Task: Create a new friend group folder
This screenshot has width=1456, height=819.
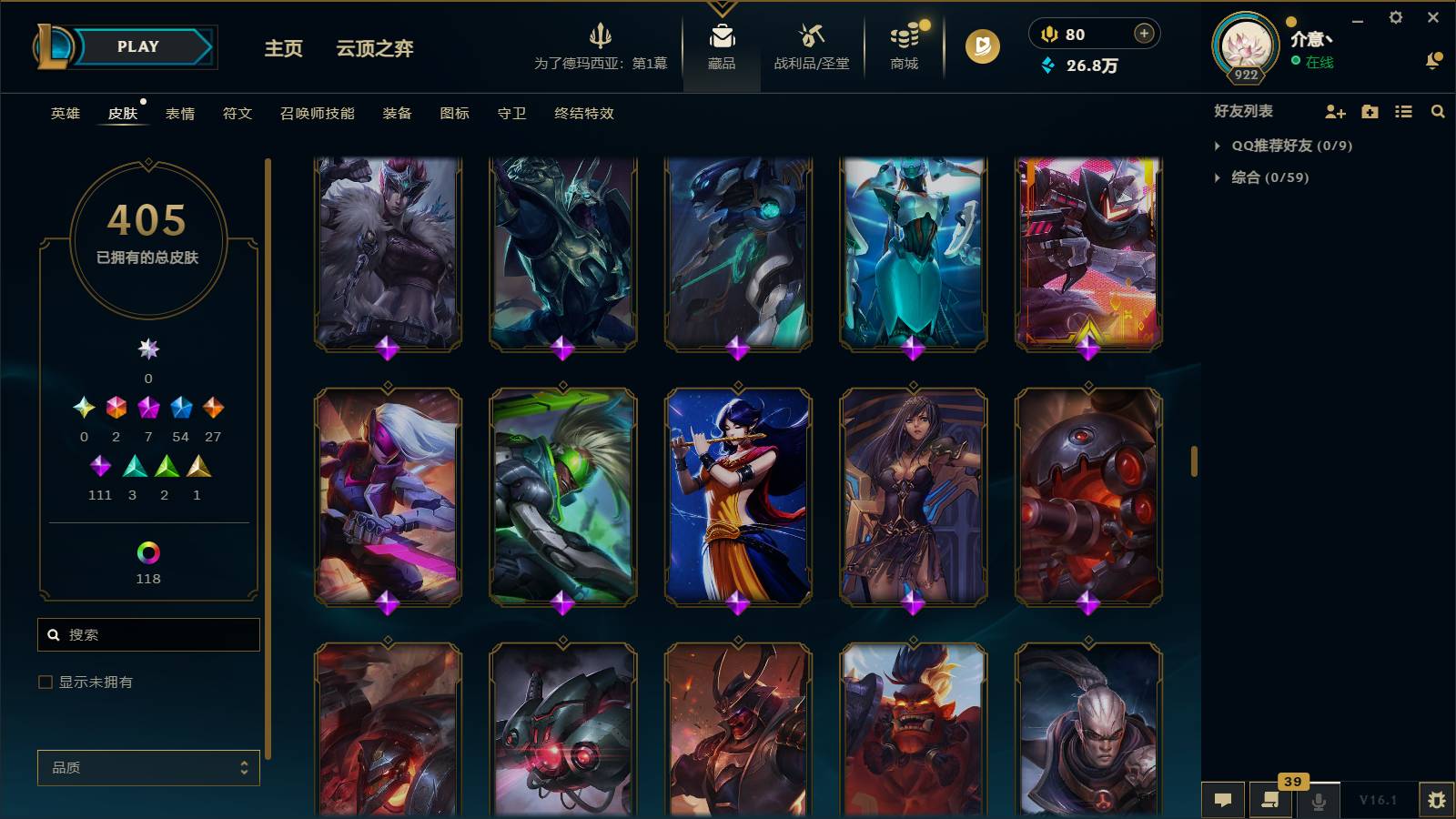Action: pyautogui.click(x=1369, y=111)
